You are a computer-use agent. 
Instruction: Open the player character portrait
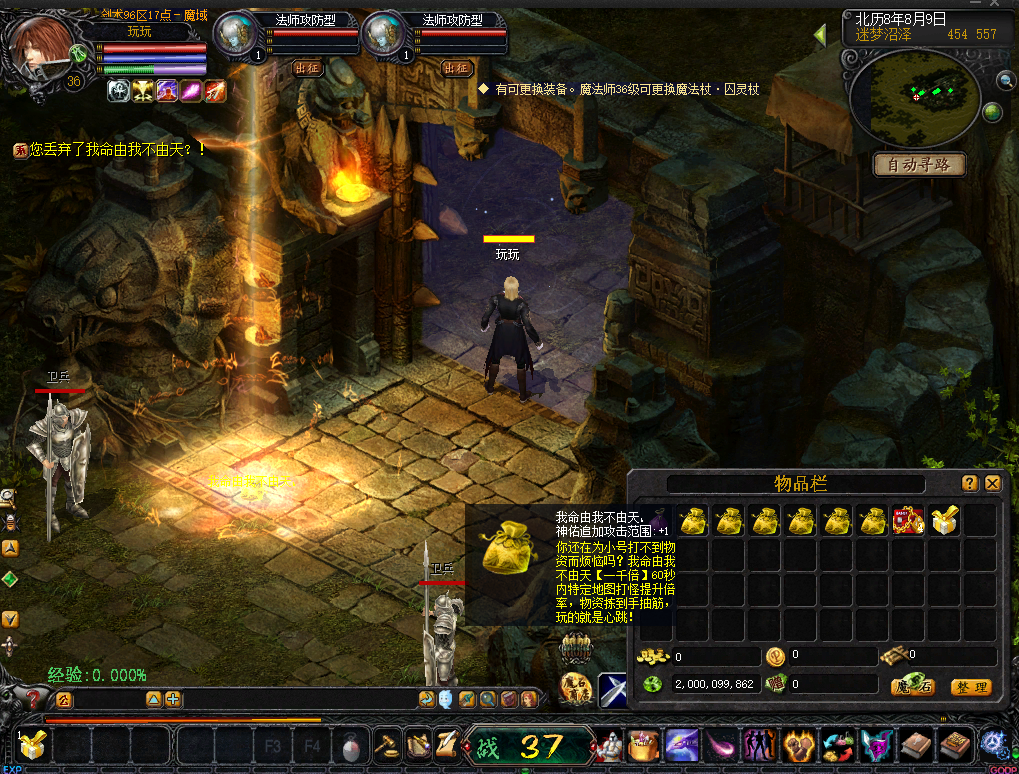tap(42, 48)
